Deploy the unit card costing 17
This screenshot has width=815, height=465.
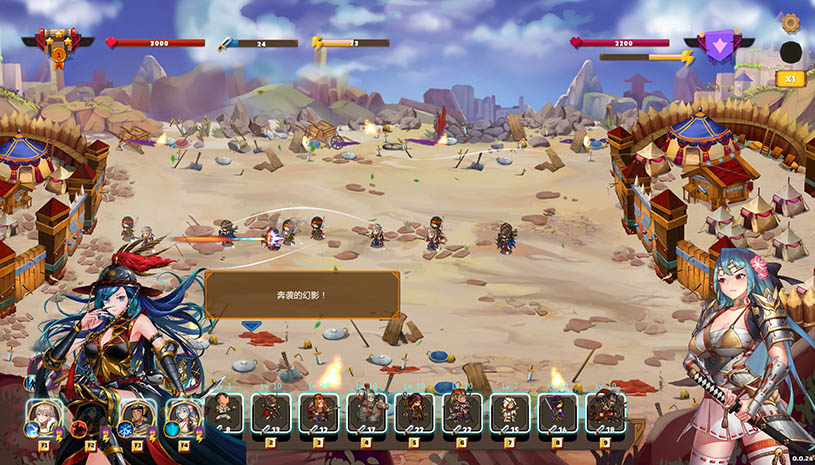coord(366,413)
